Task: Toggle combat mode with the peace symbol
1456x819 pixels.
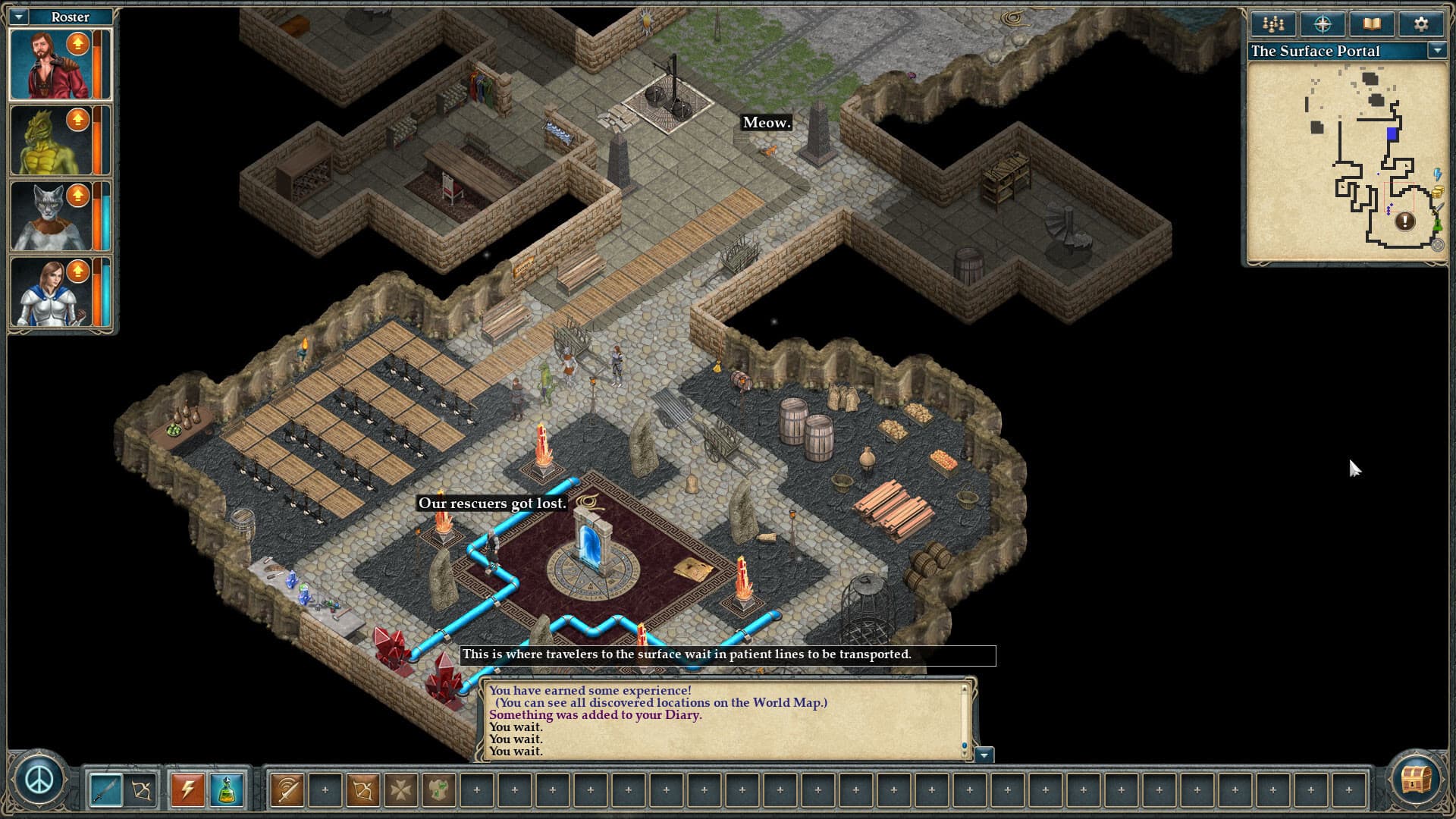Action: click(39, 780)
